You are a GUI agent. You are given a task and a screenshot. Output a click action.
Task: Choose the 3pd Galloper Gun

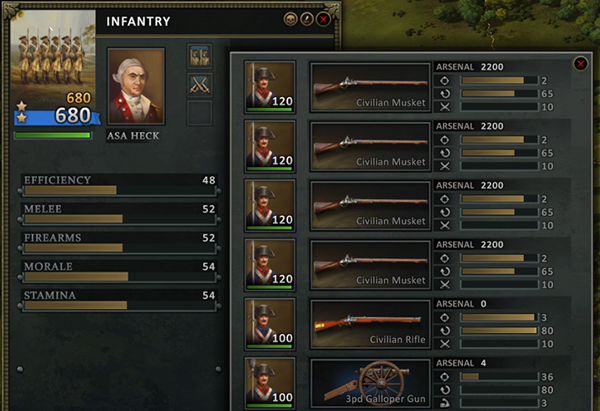(x=370, y=384)
